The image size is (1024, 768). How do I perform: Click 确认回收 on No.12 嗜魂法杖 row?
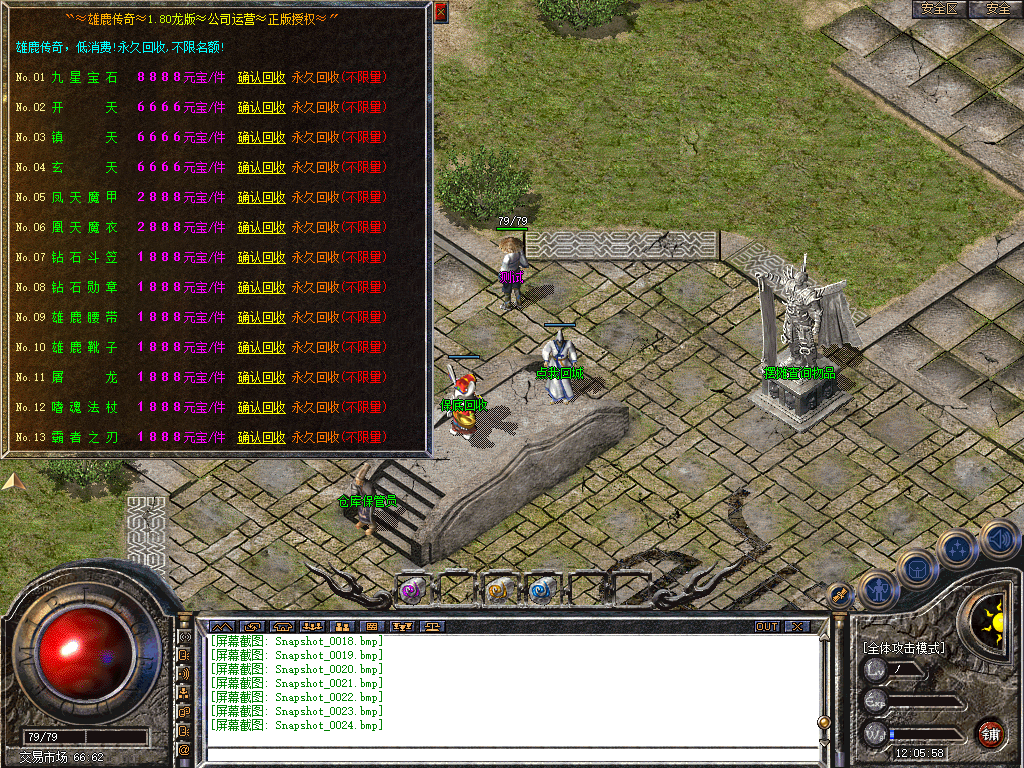tap(261, 408)
